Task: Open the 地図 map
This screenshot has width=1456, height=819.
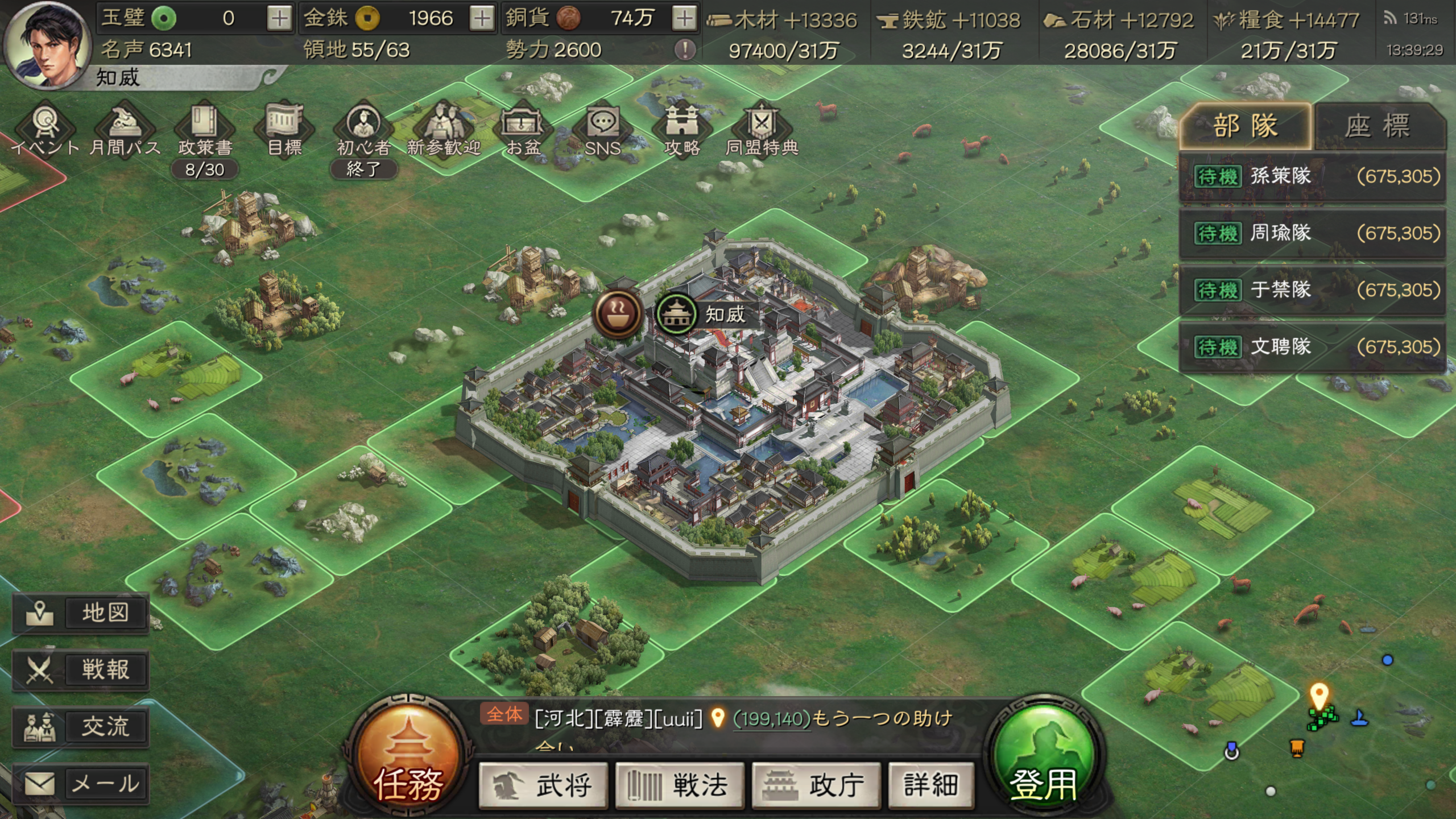Action: 81,613
